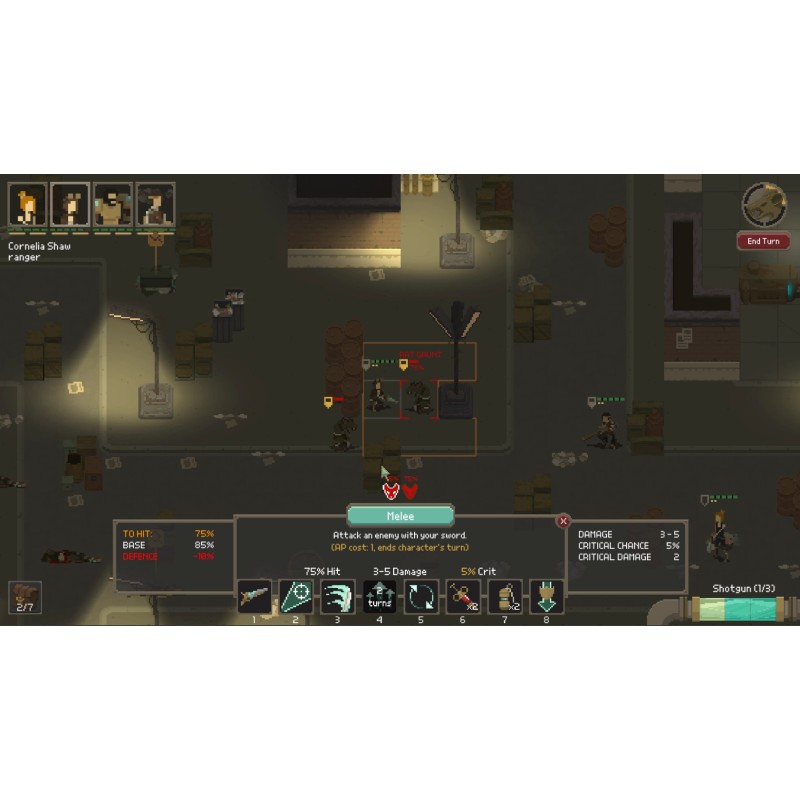The width and height of the screenshot is (800, 800).
Task: Activate the down-arrow ability in slot 8
Action: click(546, 597)
